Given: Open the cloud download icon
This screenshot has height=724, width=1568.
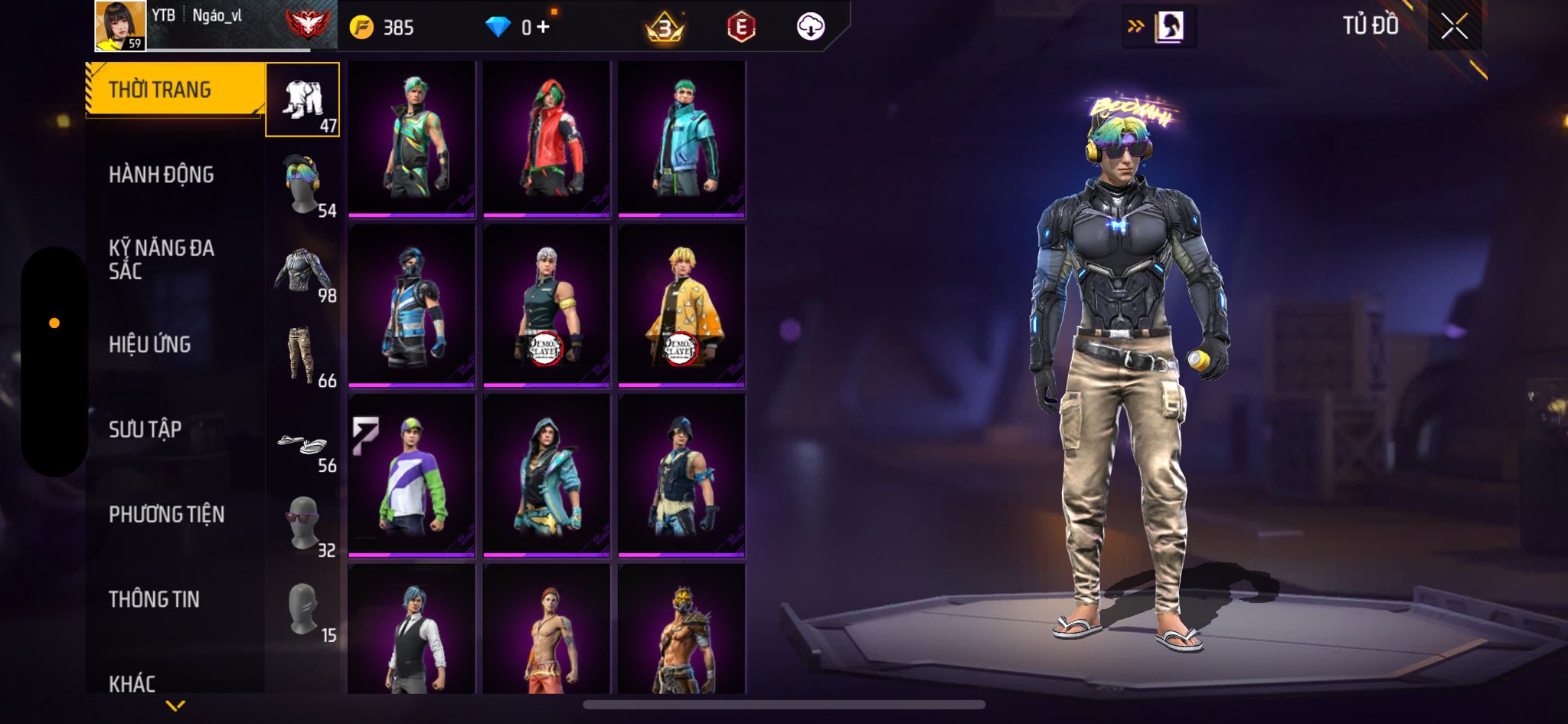Looking at the screenshot, I should pyautogui.click(x=810, y=28).
